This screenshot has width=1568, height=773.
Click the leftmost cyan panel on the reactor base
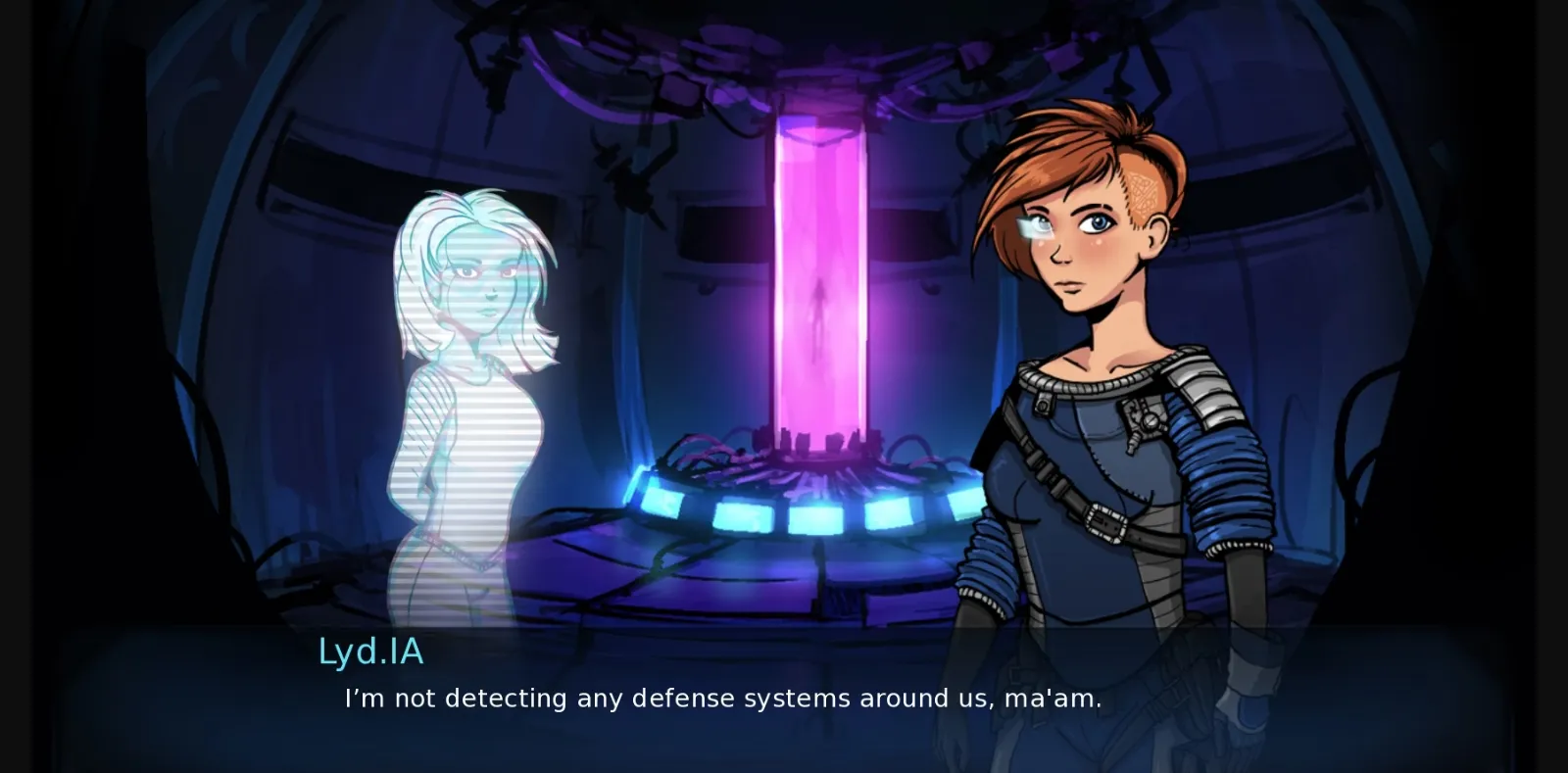tap(662, 500)
